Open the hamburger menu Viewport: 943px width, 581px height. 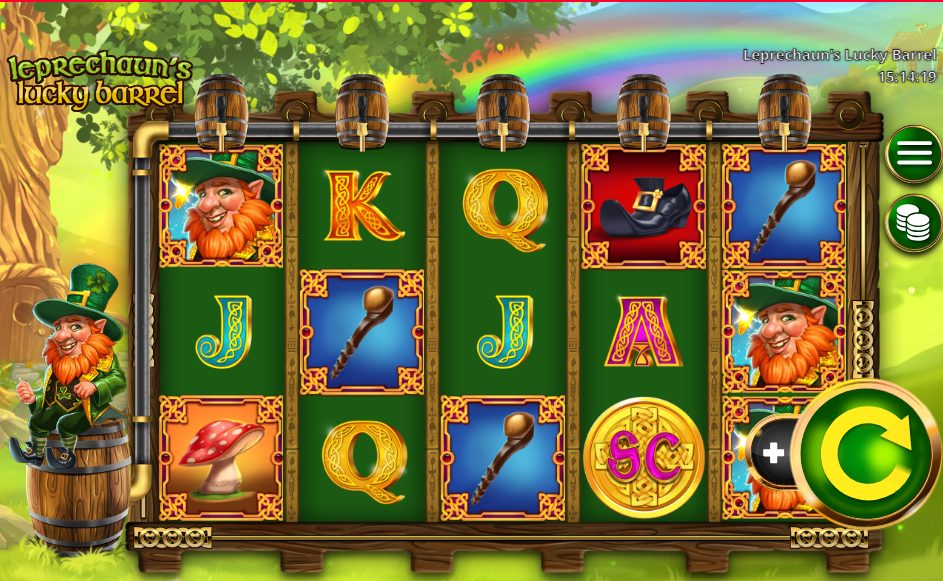(x=914, y=154)
